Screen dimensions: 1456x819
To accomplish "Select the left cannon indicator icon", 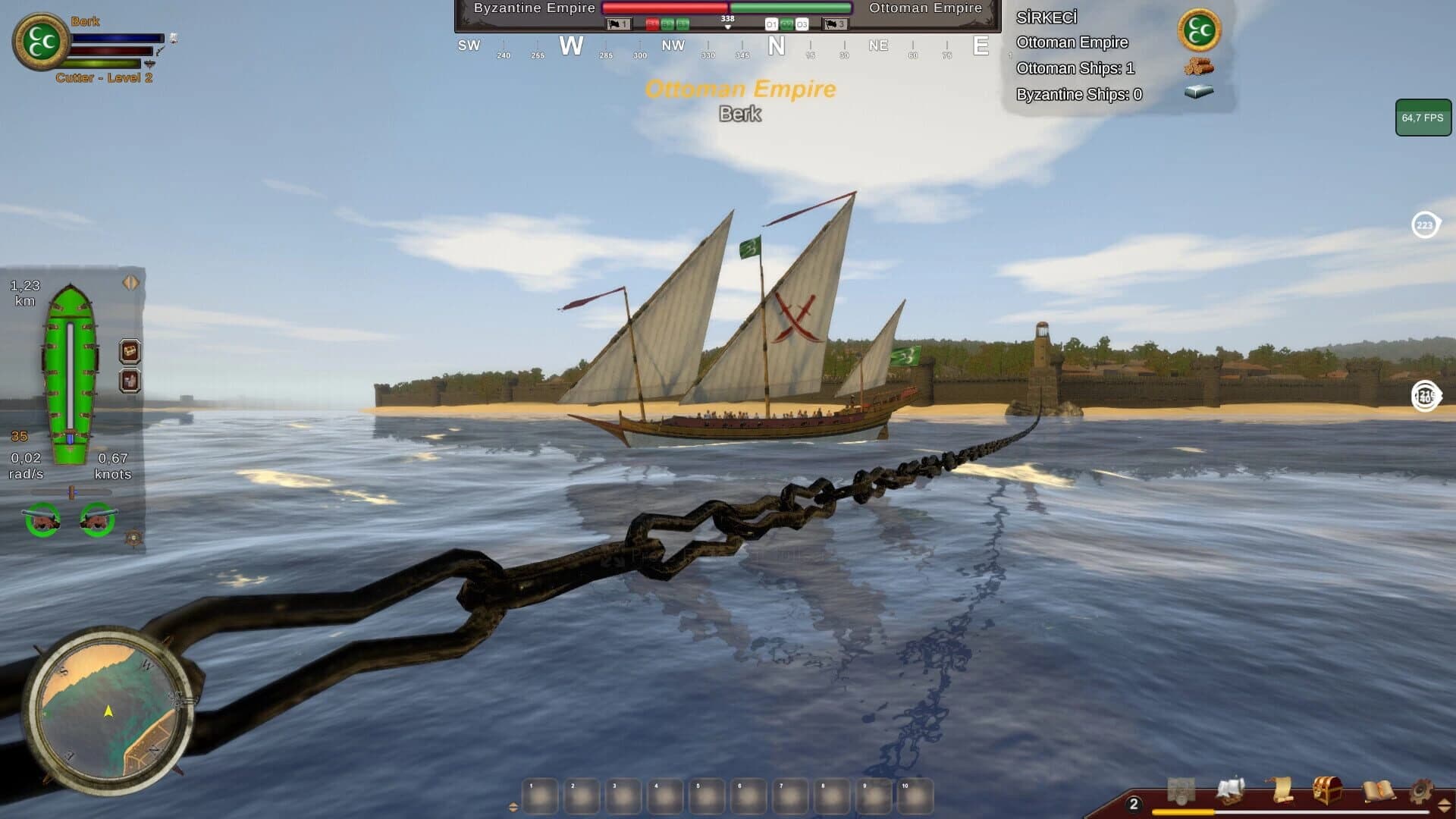I will (x=41, y=518).
